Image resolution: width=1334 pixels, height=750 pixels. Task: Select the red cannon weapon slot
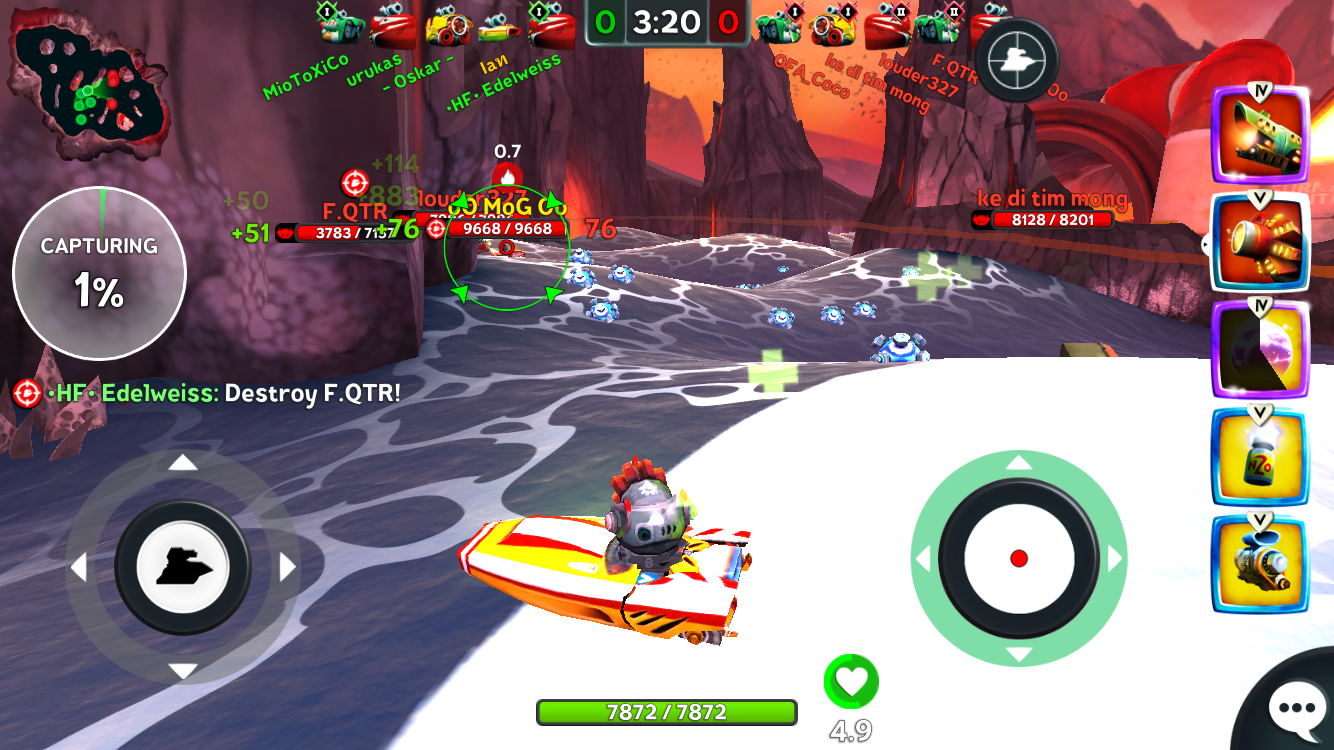point(1260,242)
